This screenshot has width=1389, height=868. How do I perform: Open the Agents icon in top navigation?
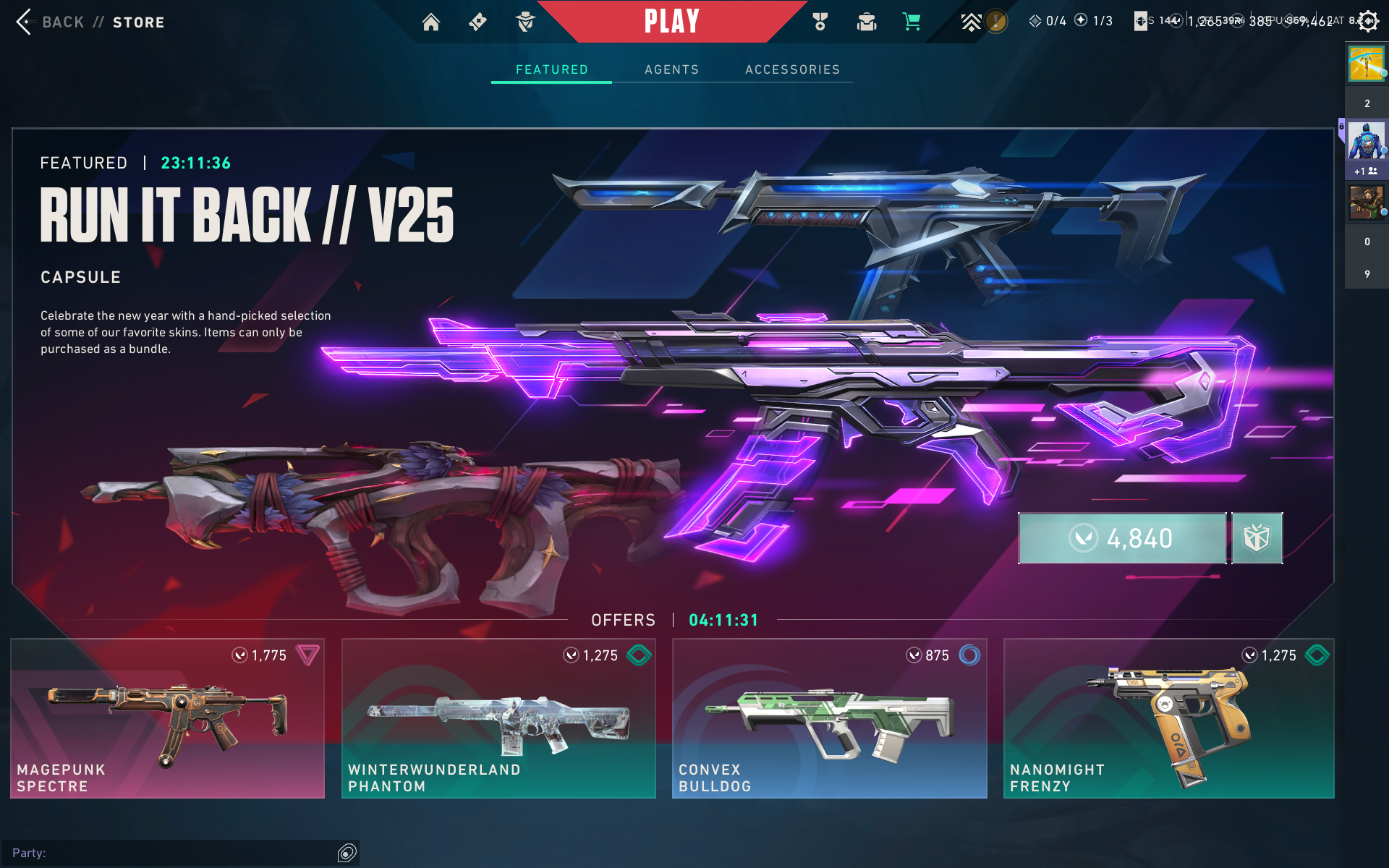(x=526, y=22)
